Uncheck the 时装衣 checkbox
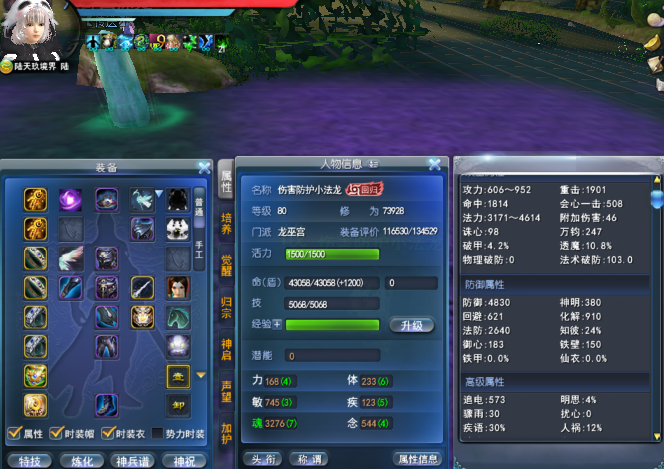The image size is (664, 469). click(x=110, y=433)
